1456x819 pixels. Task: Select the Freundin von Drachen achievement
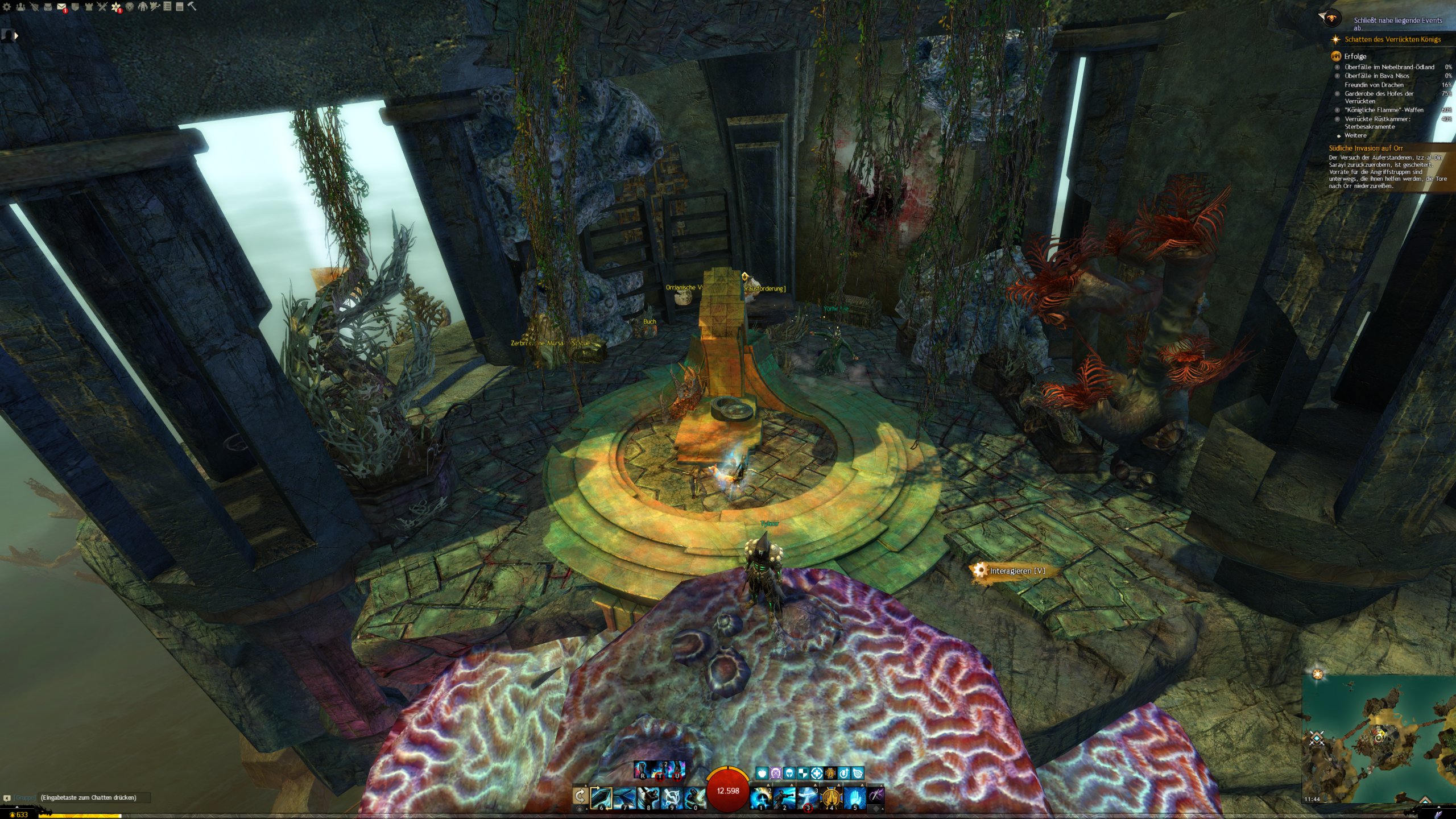pyautogui.click(x=1374, y=85)
